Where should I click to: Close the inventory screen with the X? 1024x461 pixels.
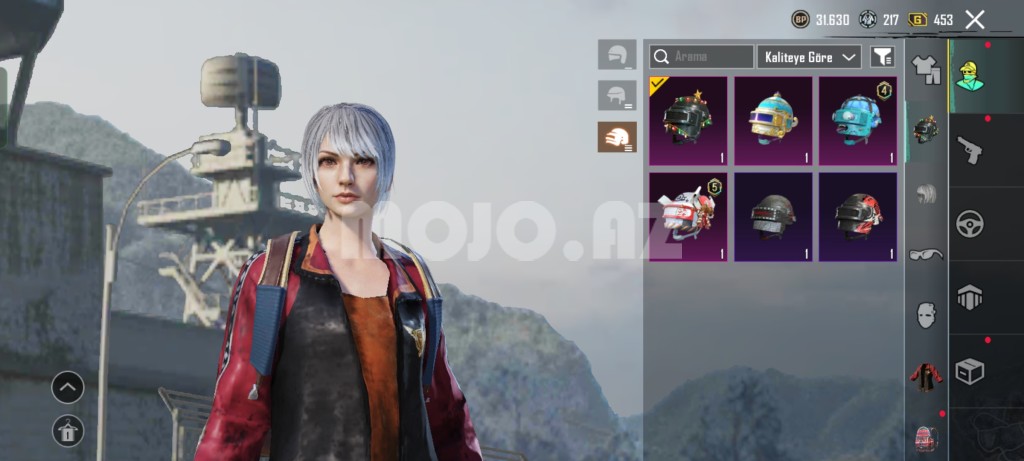coord(975,19)
